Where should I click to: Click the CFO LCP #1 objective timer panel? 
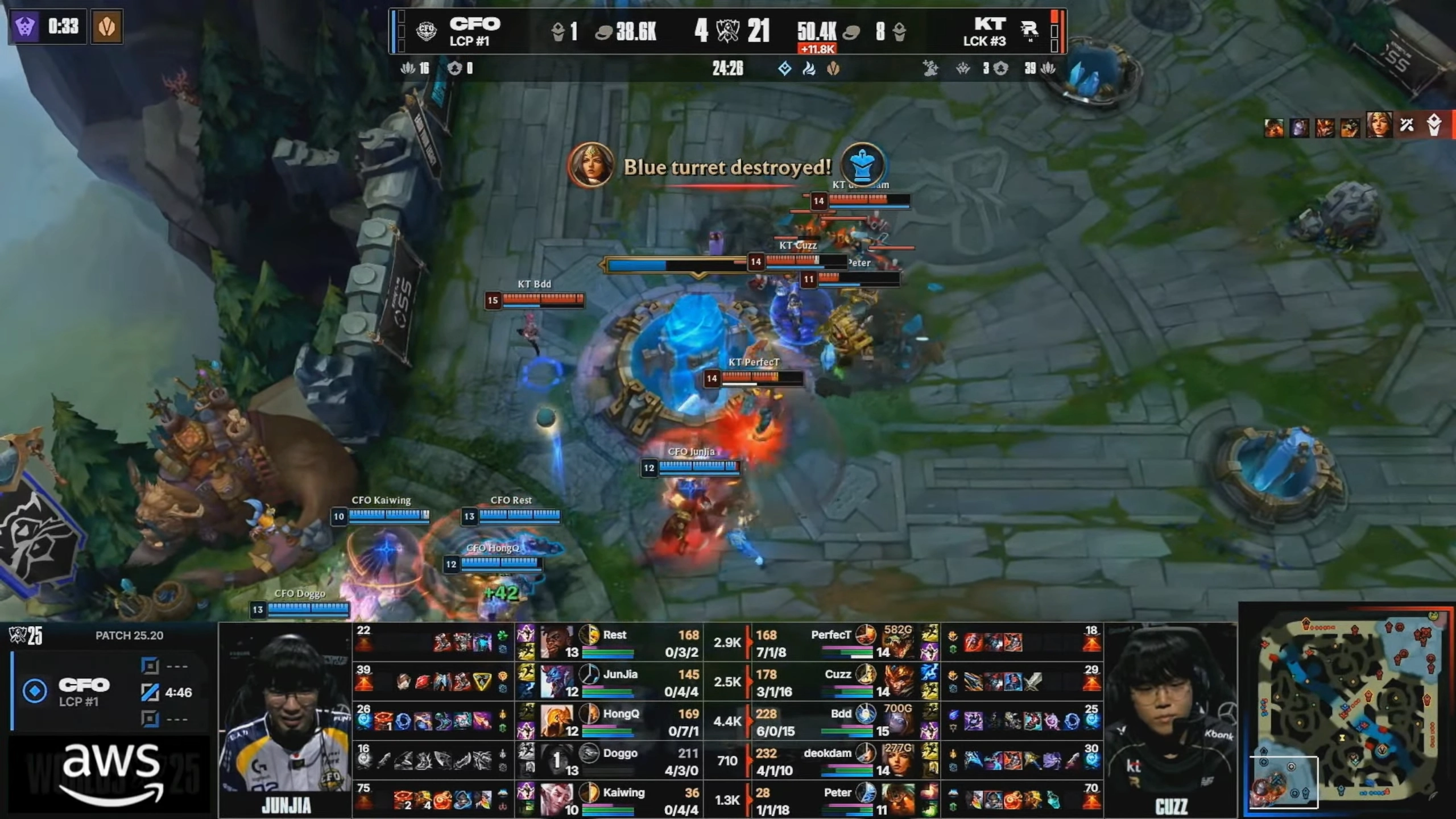[x=108, y=692]
